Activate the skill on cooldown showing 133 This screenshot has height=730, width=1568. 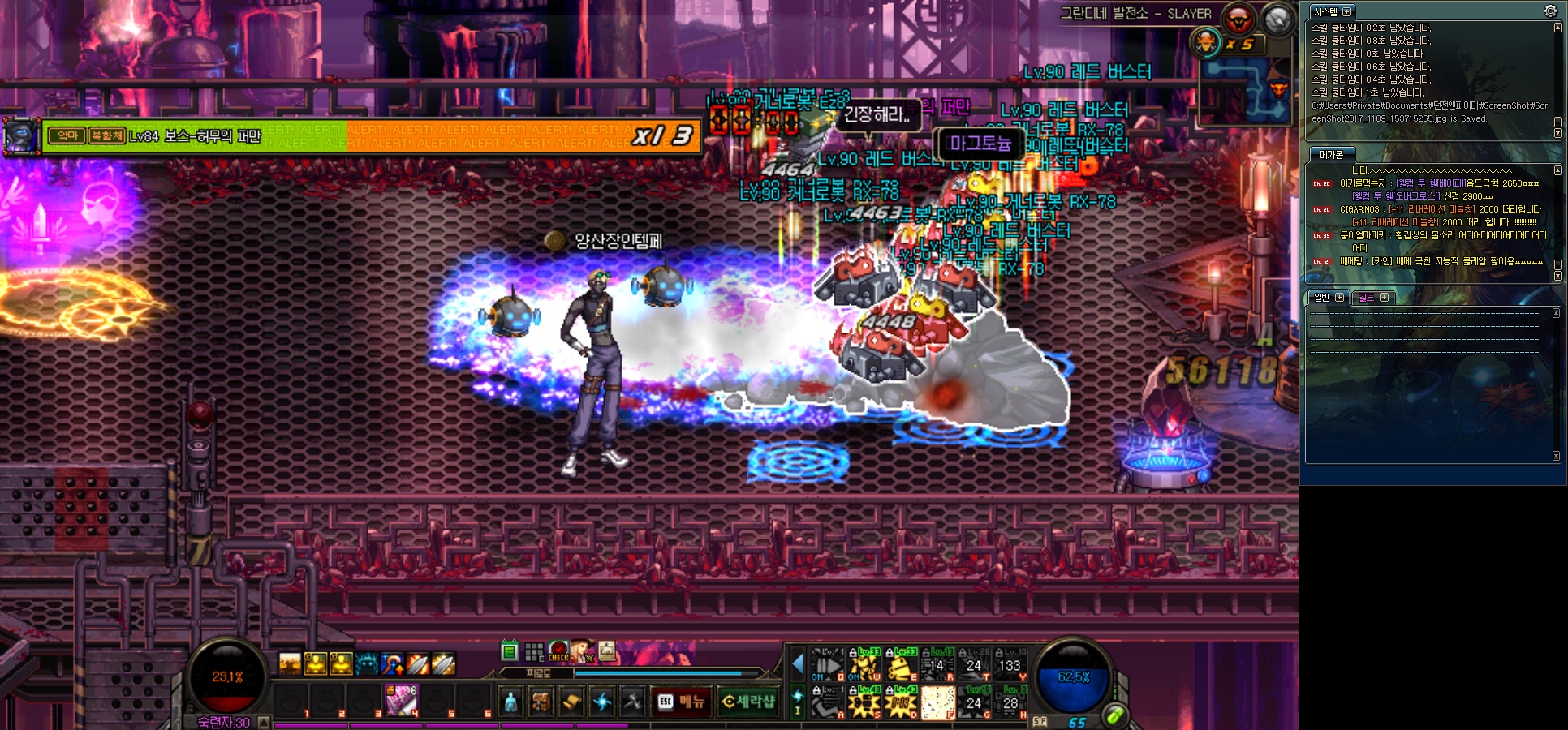pyautogui.click(x=1010, y=665)
